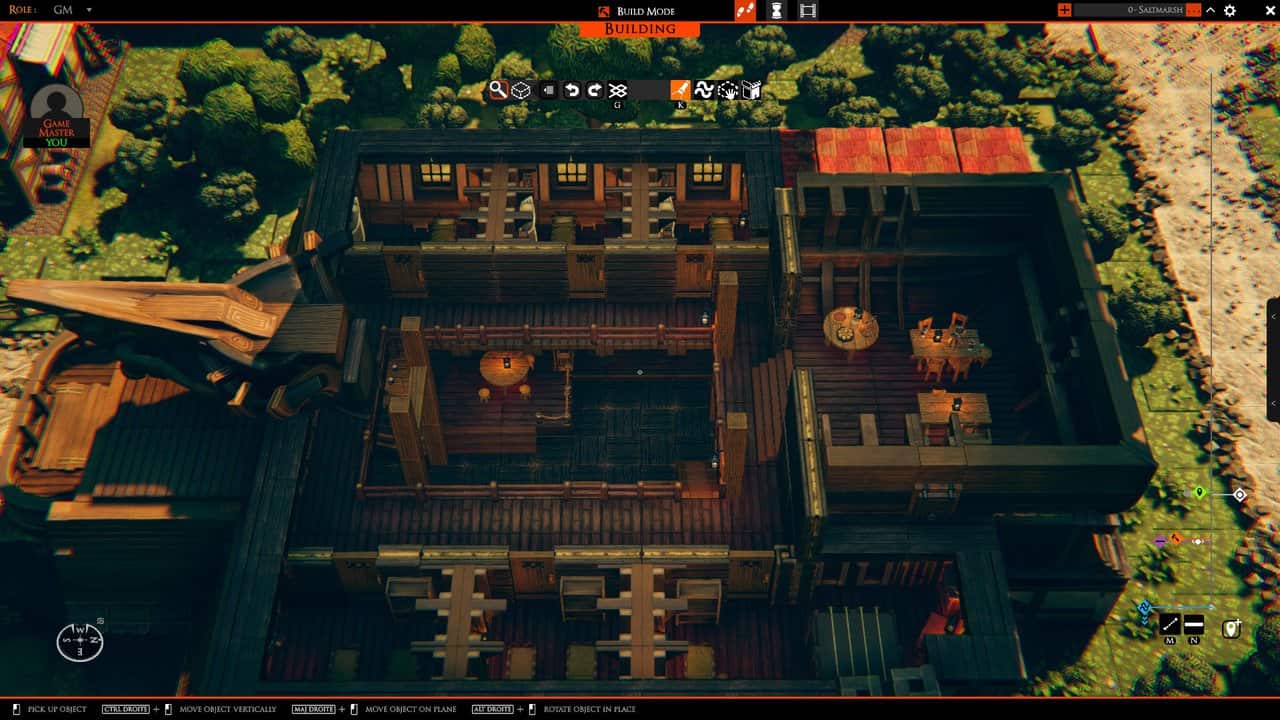Screen dimensions: 1280x720
Task: Select the magnifying glass inspect tool
Action: click(497, 89)
